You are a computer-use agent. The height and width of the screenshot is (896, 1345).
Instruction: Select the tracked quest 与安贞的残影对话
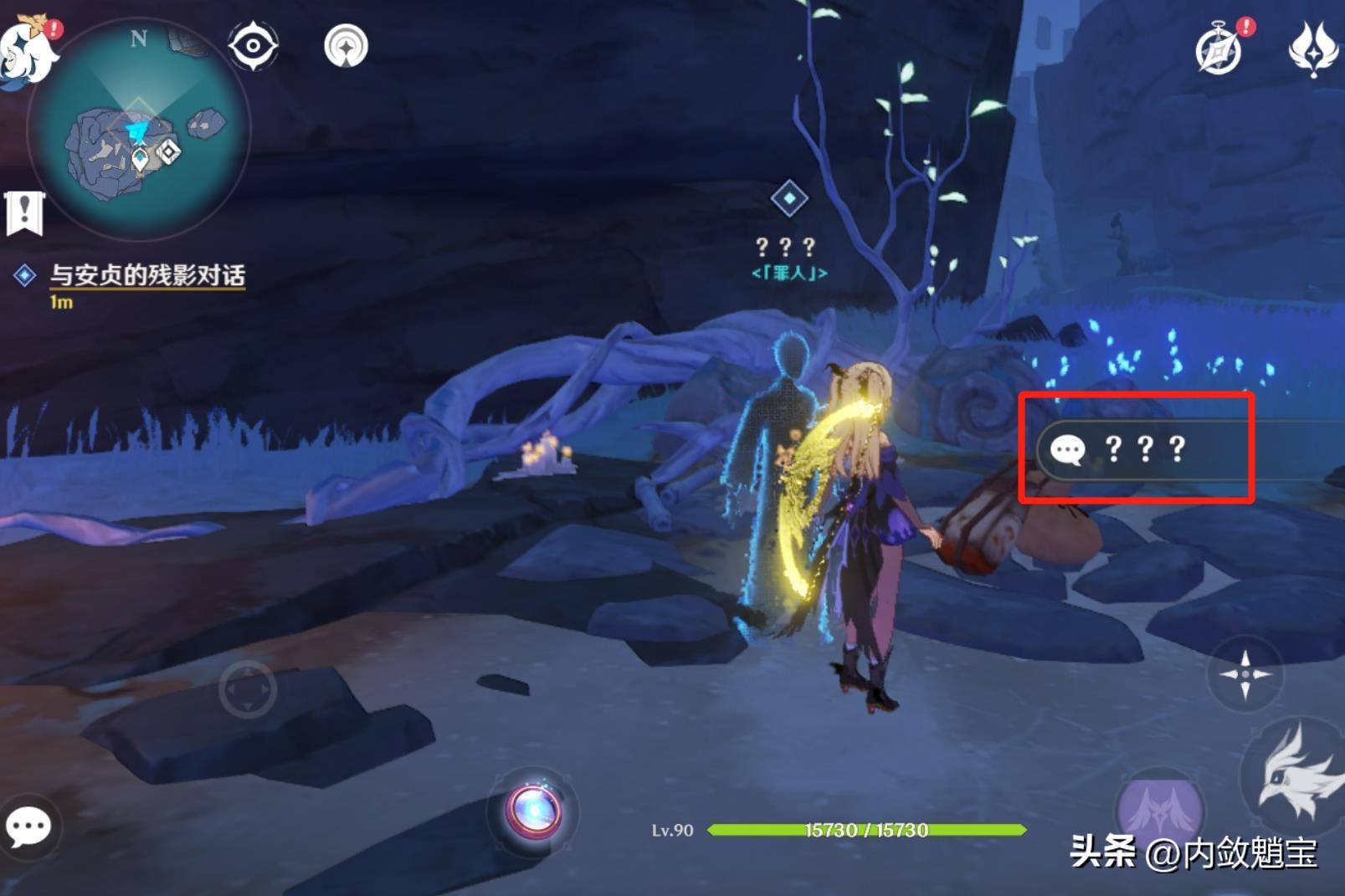tap(147, 275)
